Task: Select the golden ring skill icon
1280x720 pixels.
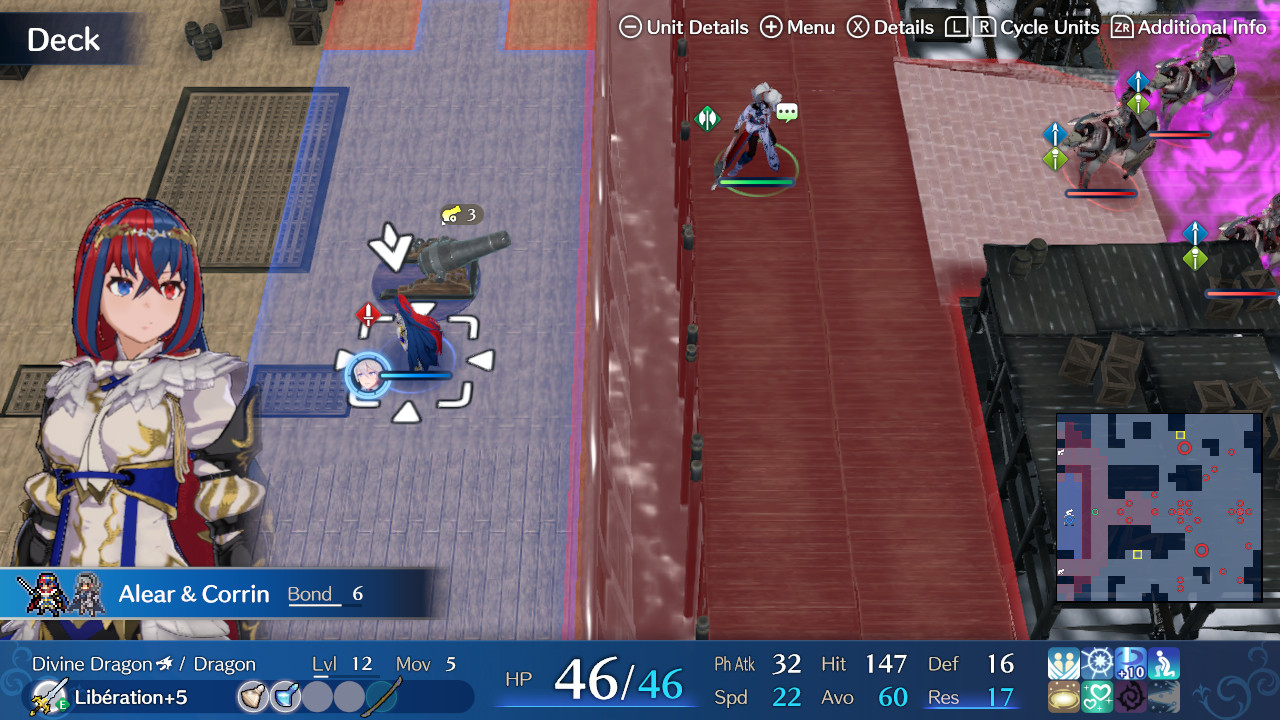Action: (x=1063, y=697)
